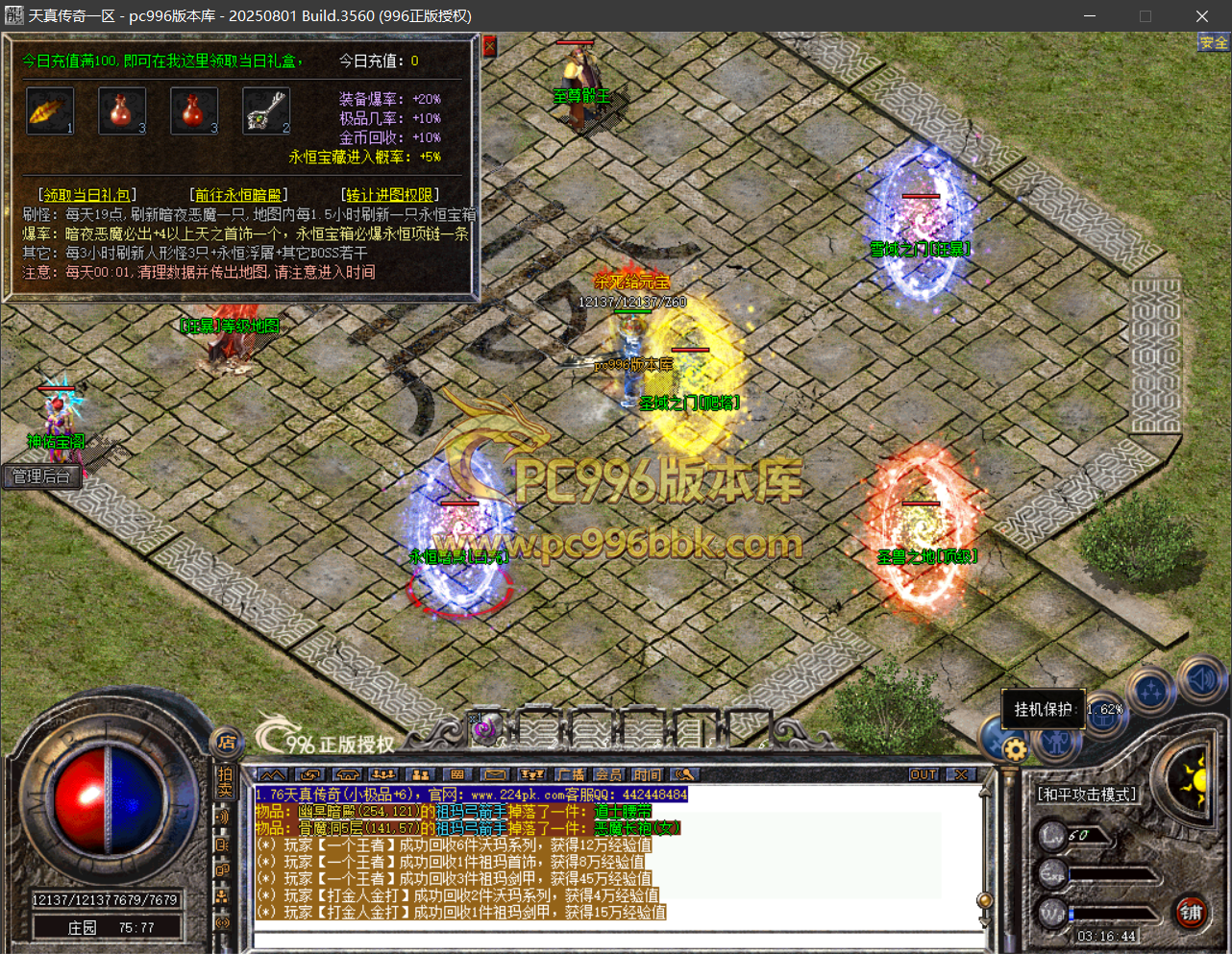This screenshot has height=954, width=1232.
Task: Open the admin backend button
Action: click(x=40, y=477)
